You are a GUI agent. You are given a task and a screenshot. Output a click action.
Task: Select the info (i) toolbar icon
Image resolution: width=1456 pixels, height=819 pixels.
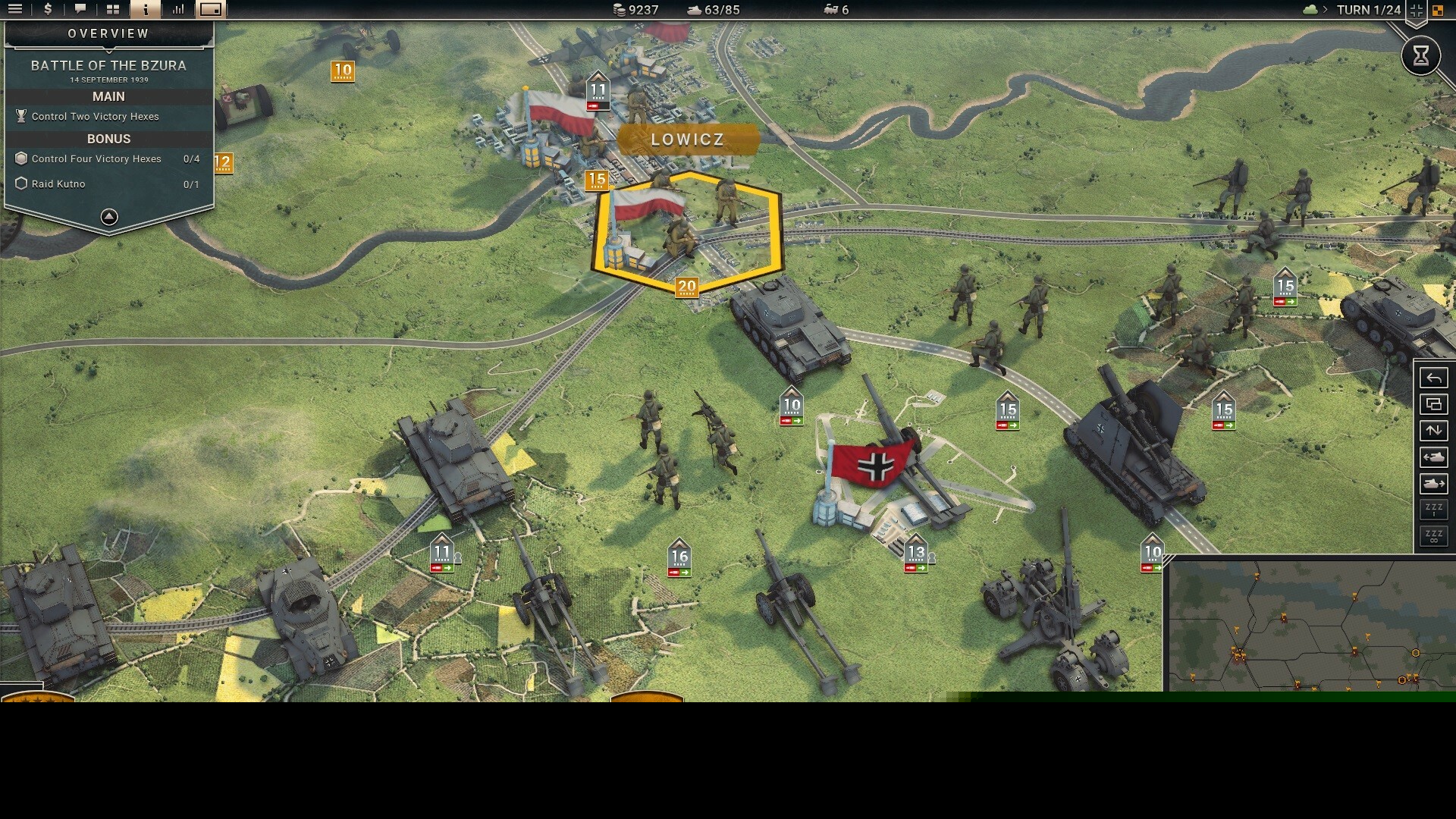144,10
